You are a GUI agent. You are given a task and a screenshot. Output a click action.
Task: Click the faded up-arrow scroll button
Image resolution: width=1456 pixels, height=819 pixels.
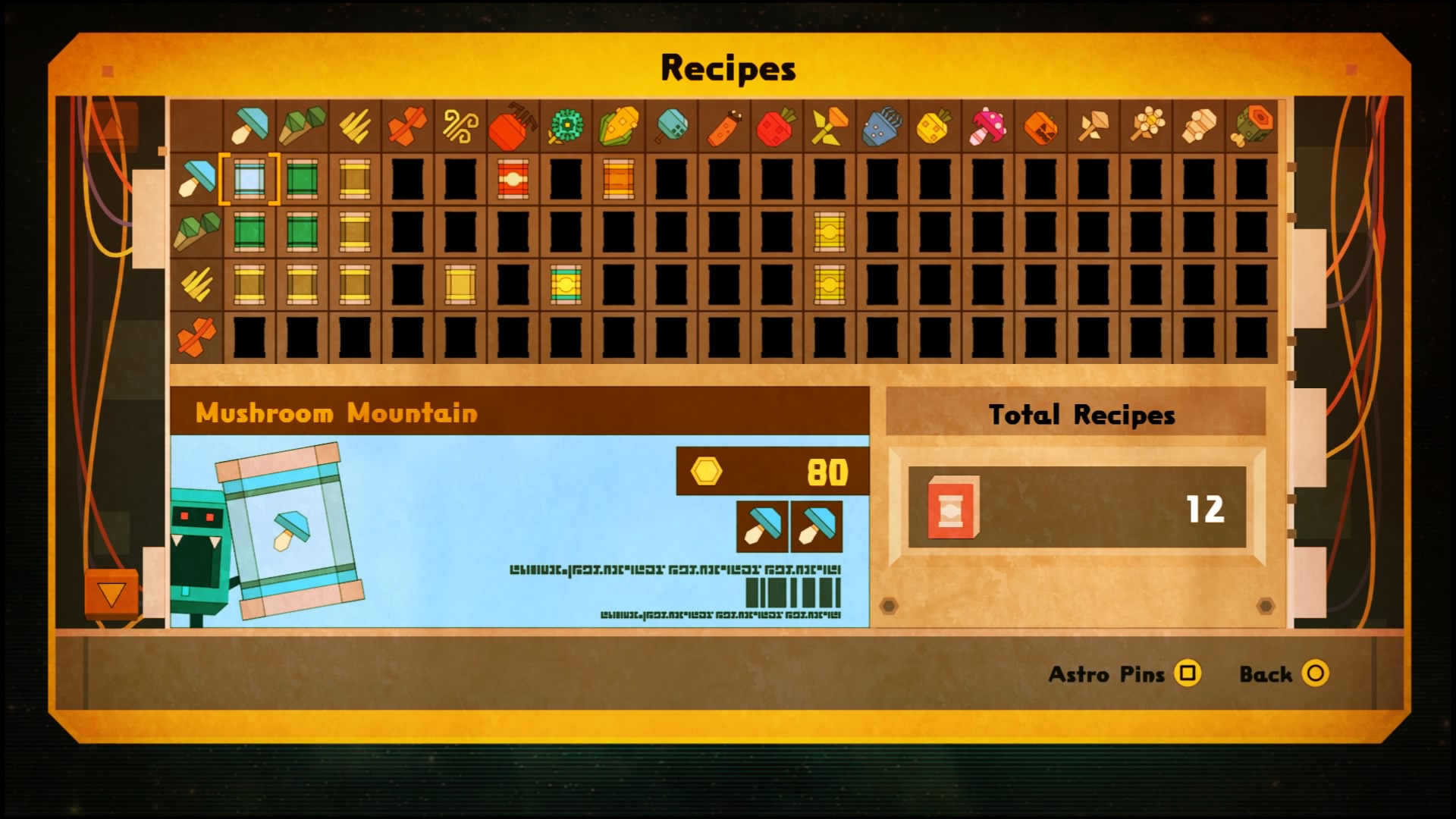[x=113, y=127]
